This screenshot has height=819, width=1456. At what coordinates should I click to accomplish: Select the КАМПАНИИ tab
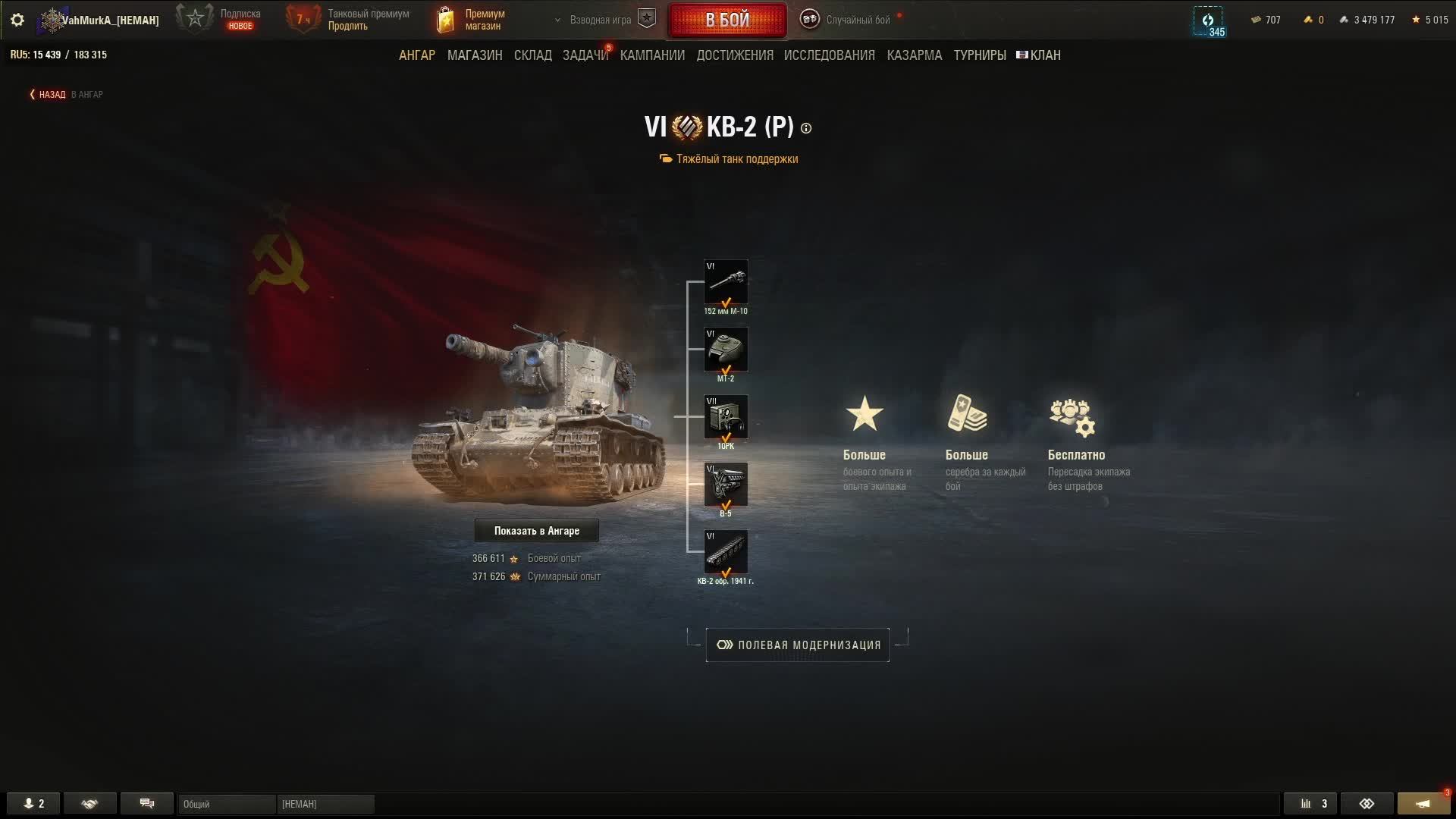point(652,55)
